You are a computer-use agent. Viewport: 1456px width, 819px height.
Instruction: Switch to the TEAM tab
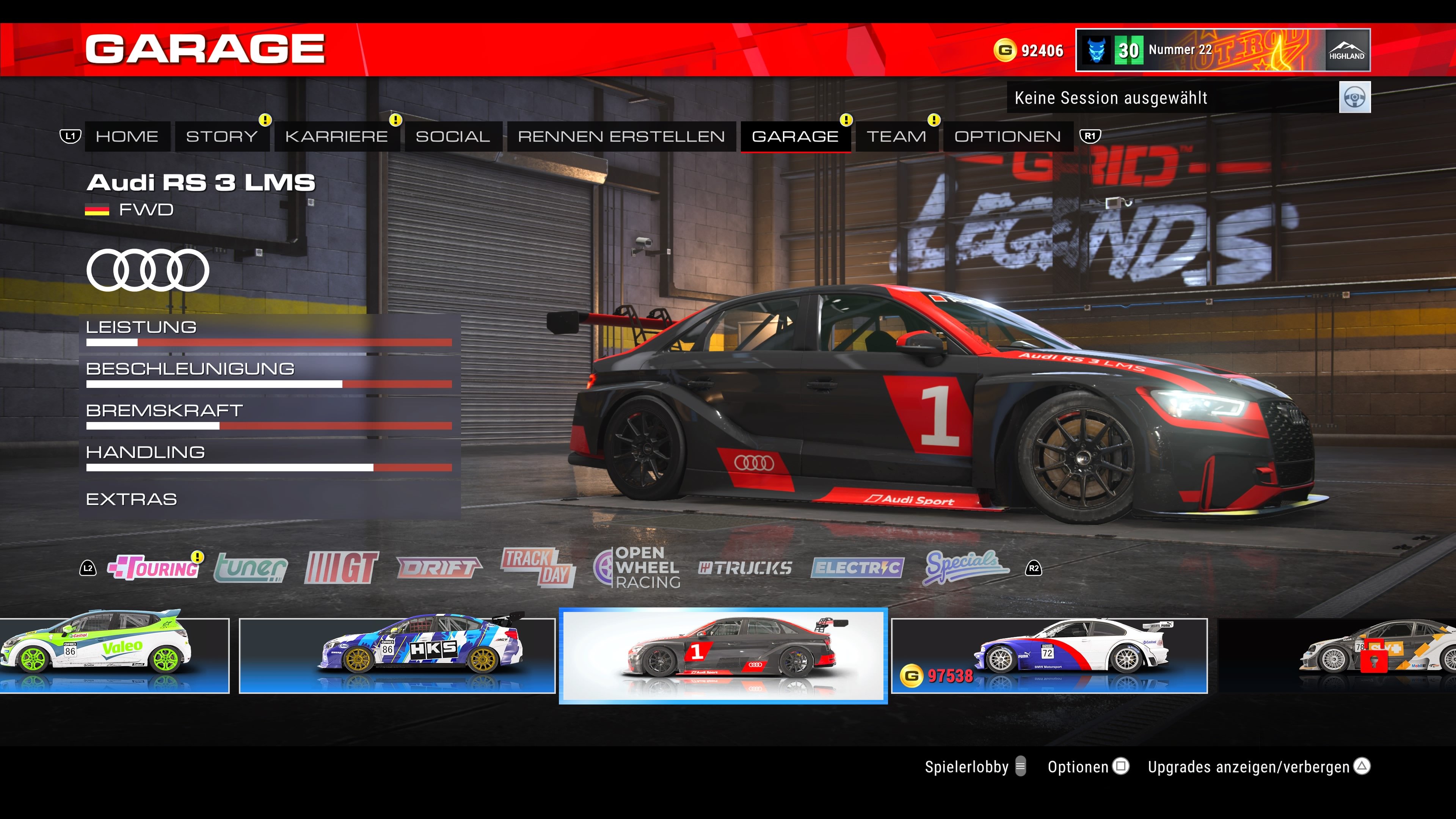pyautogui.click(x=896, y=137)
